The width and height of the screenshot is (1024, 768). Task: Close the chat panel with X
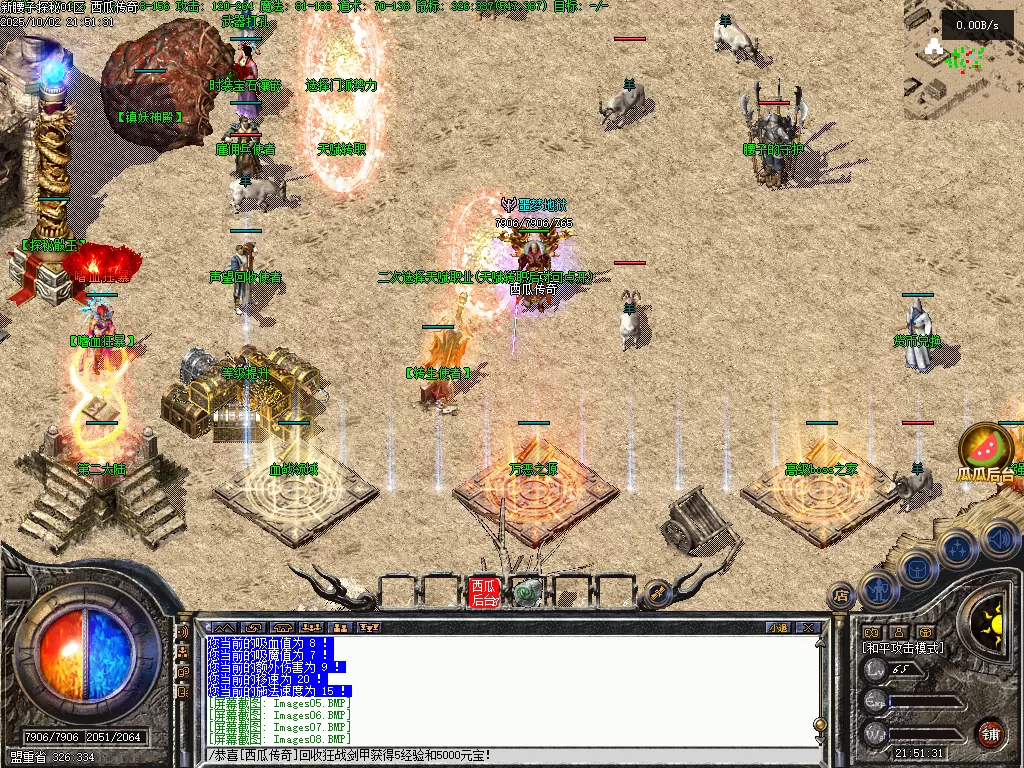(x=807, y=628)
